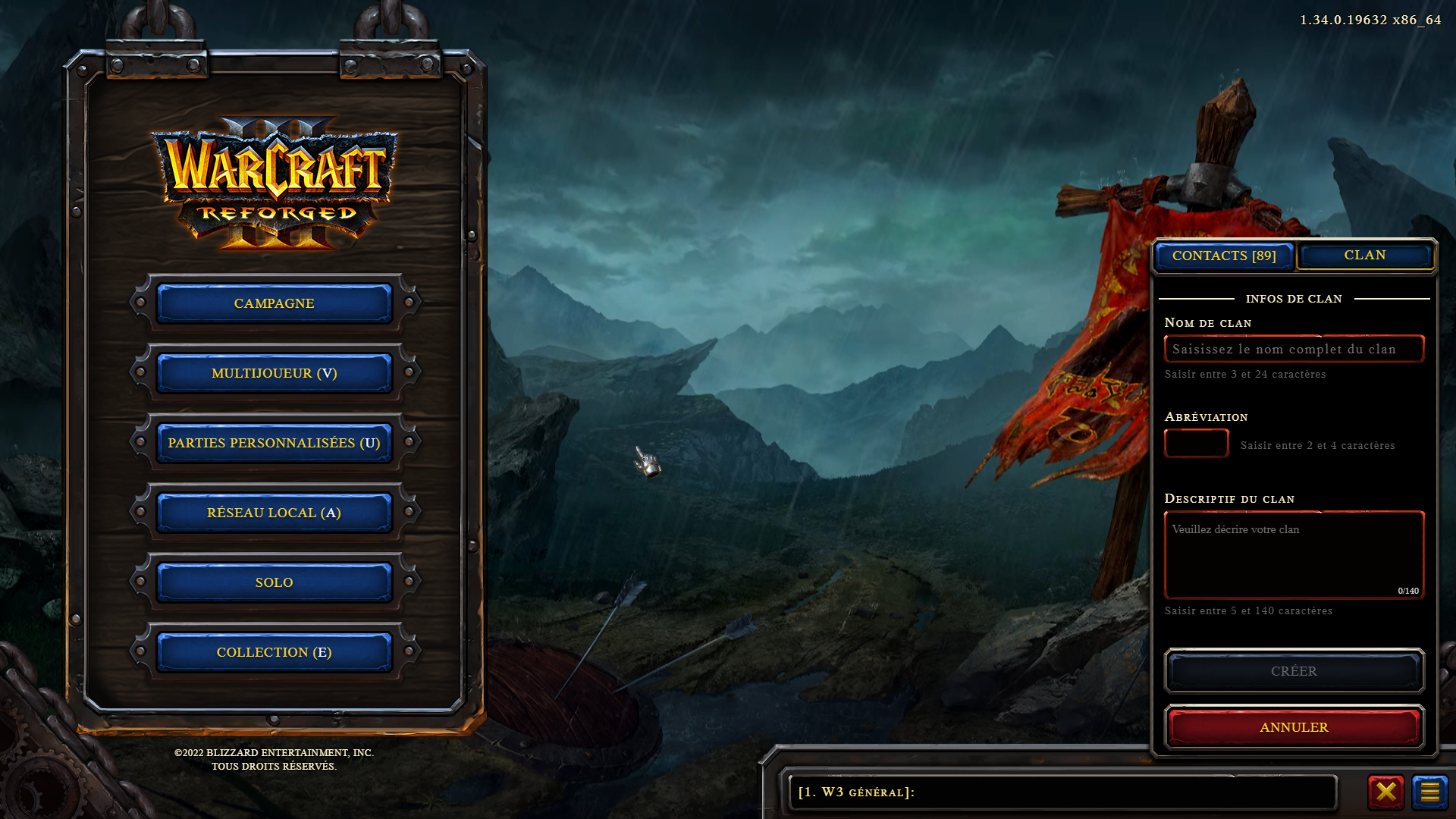Focus the Nom de clan input field
The image size is (1456, 819).
point(1294,349)
